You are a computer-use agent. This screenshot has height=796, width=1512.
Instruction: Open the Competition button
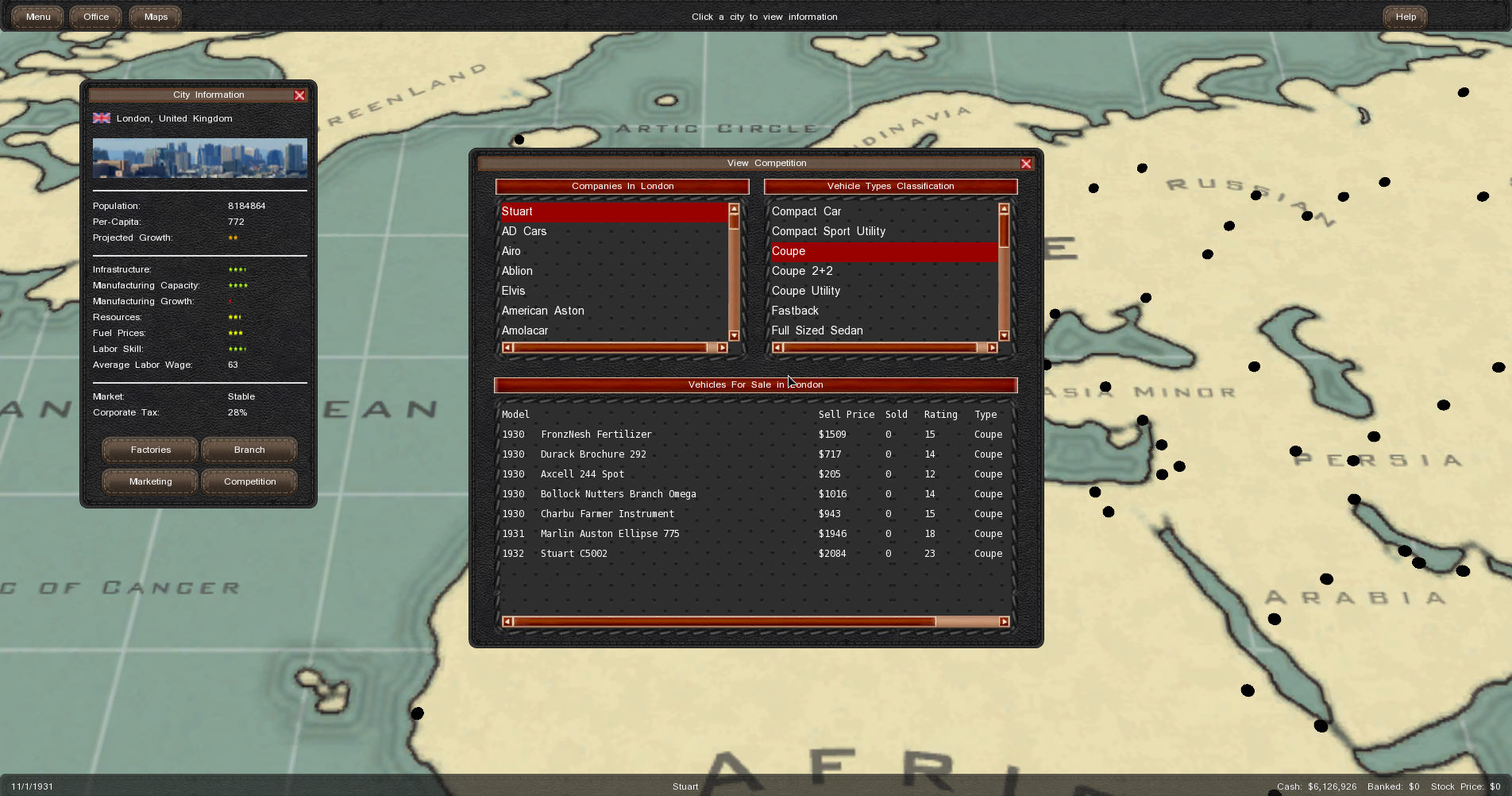tap(249, 481)
